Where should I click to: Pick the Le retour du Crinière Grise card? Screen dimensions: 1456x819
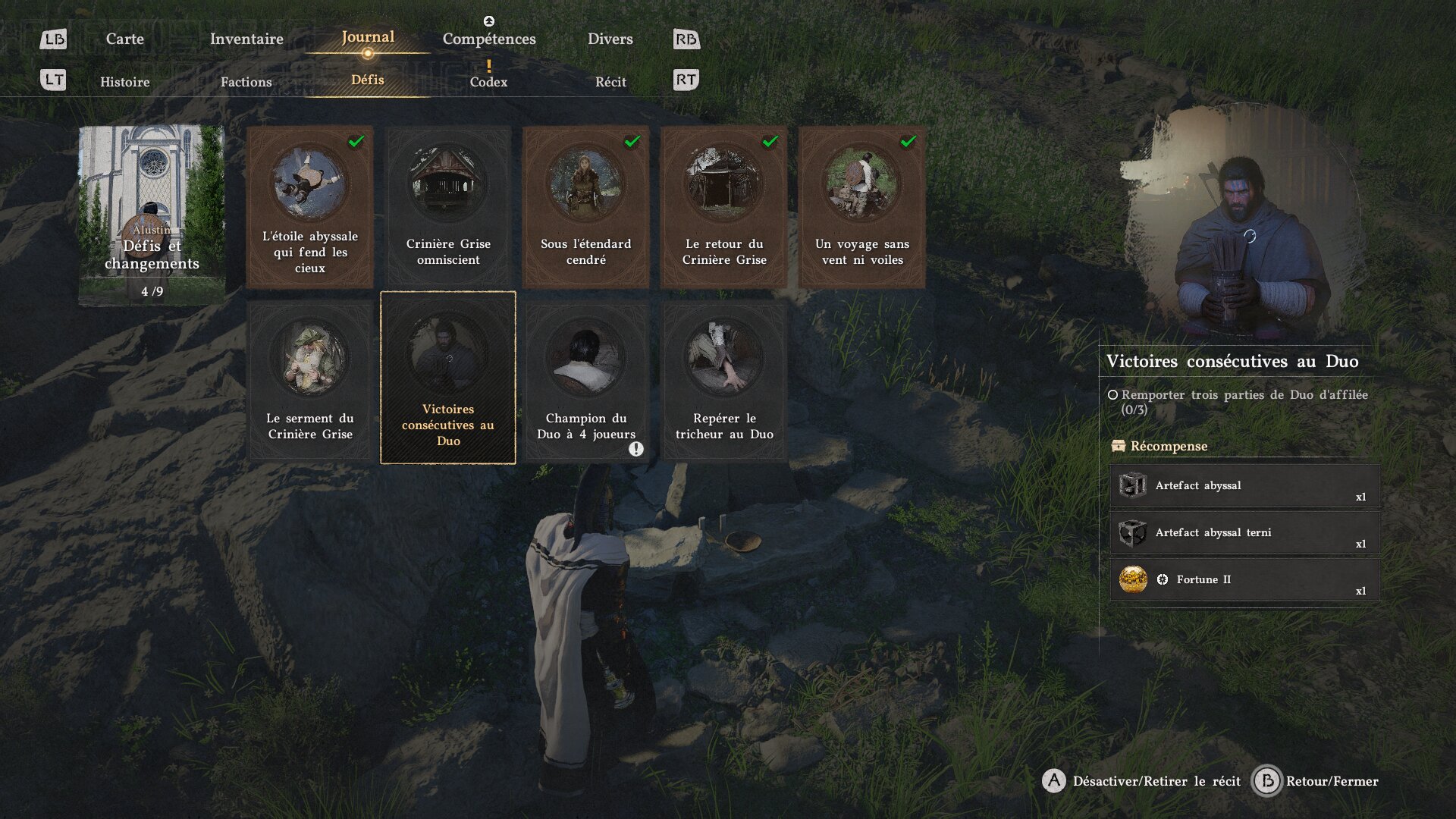[723, 206]
